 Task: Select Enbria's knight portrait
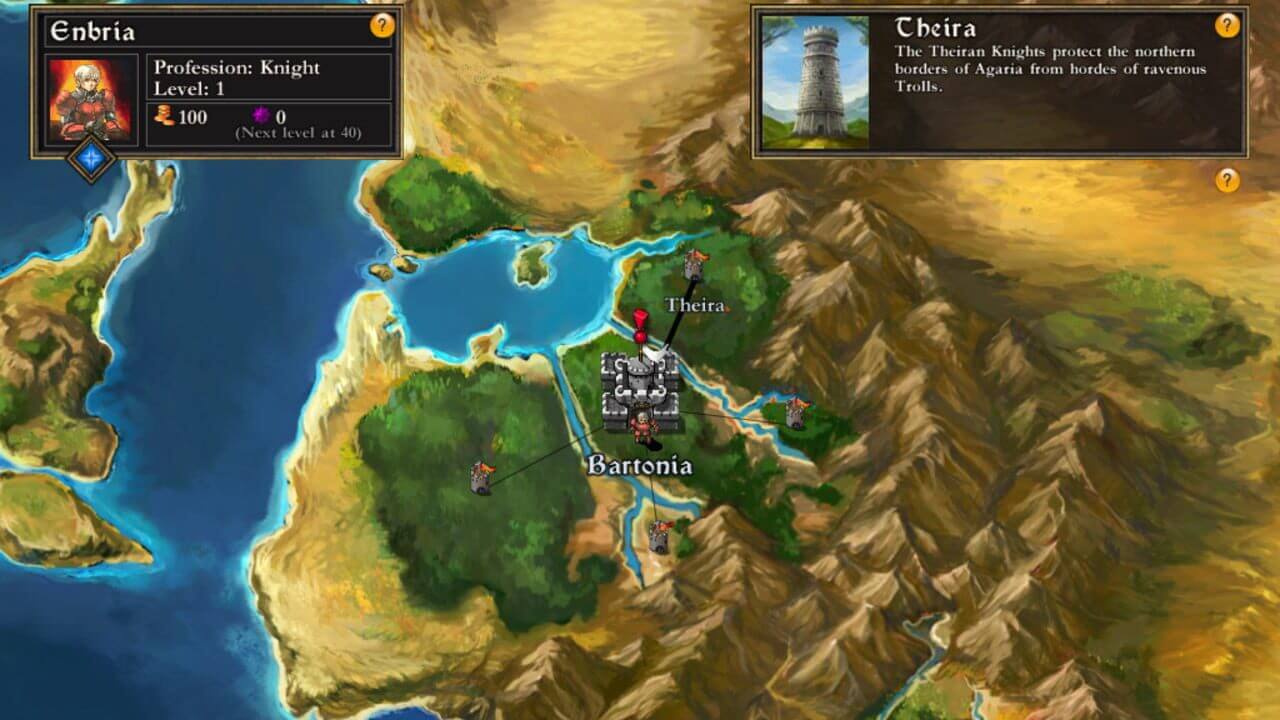(89, 100)
